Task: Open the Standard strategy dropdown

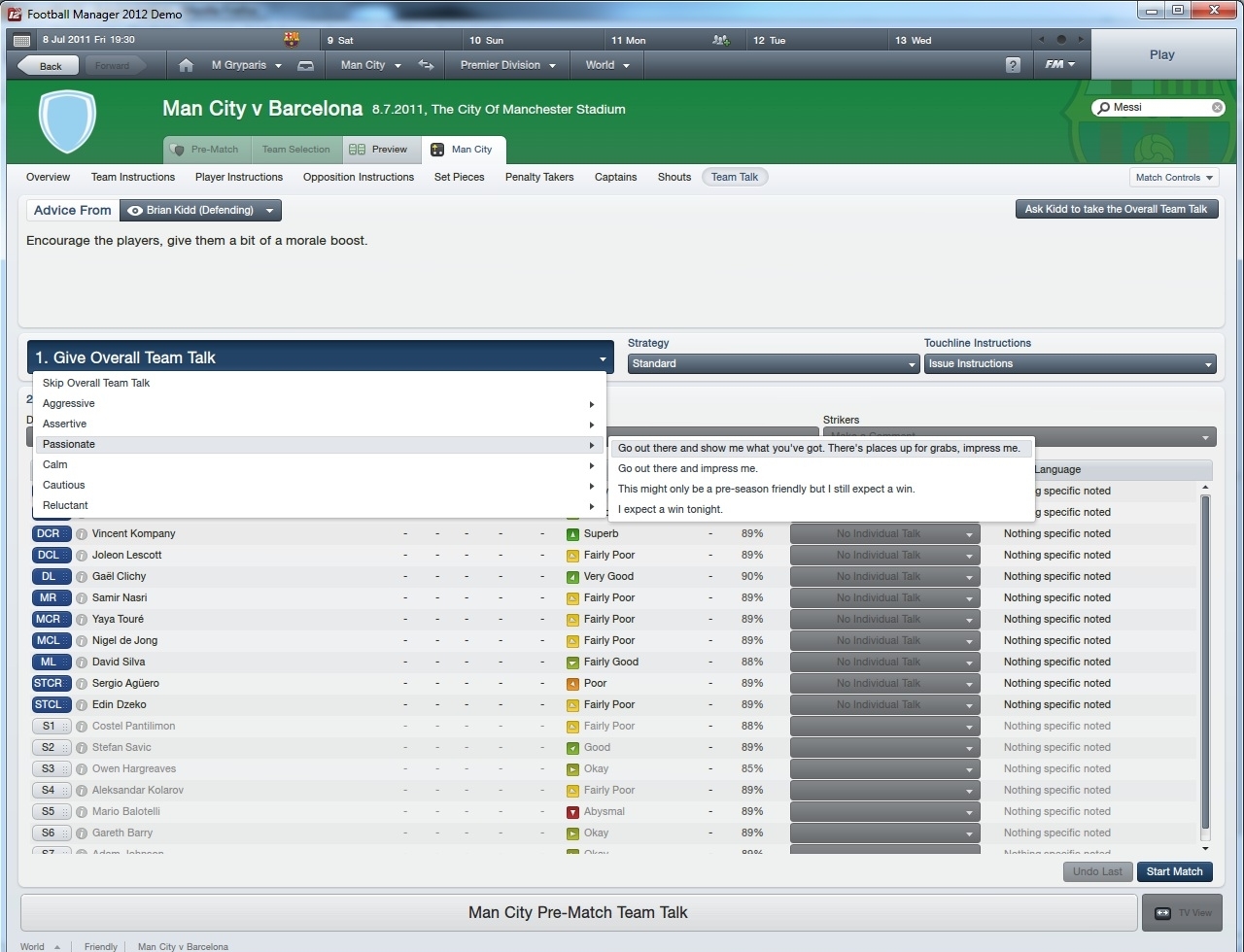Action: (773, 363)
